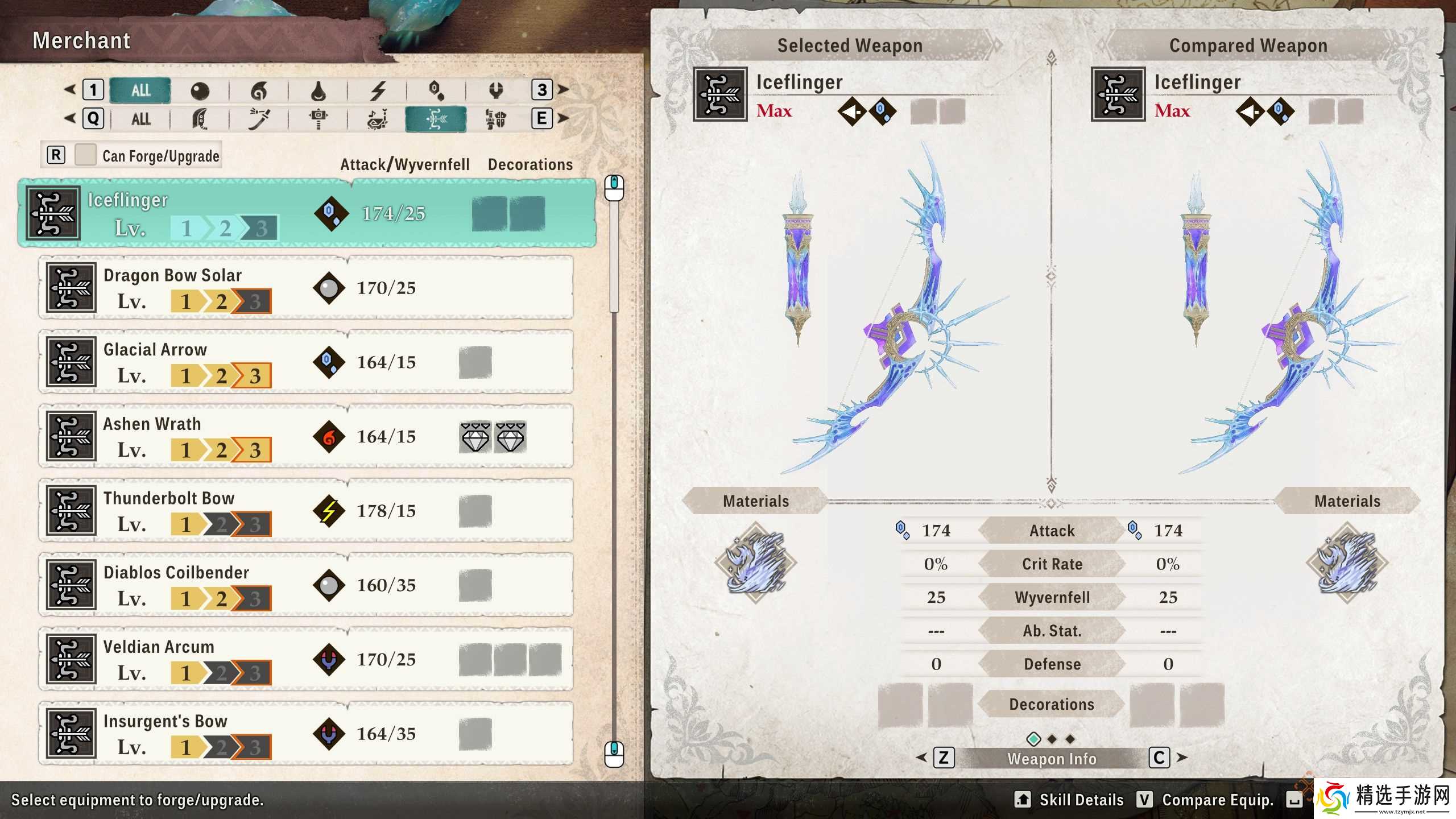The image size is (1456, 819).
Task: Show dragon element weapons
Action: pyautogui.click(x=495, y=90)
